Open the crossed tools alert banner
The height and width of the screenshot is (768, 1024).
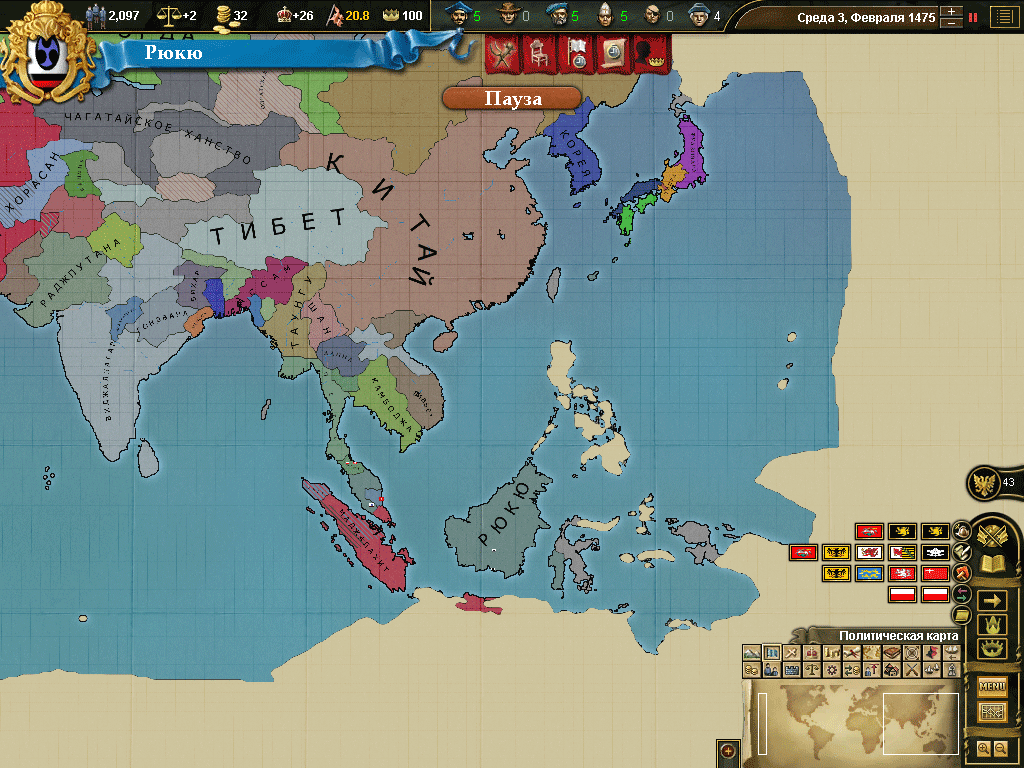(503, 56)
